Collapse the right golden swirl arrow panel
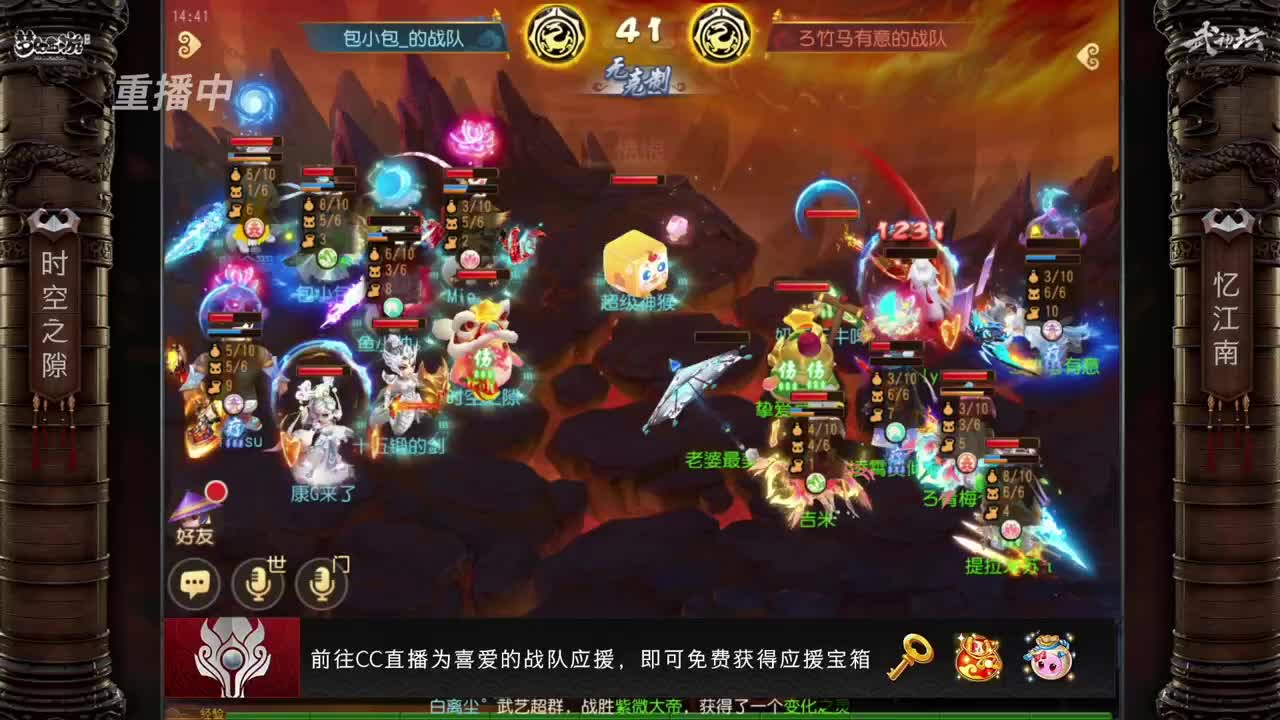 click(x=1090, y=55)
